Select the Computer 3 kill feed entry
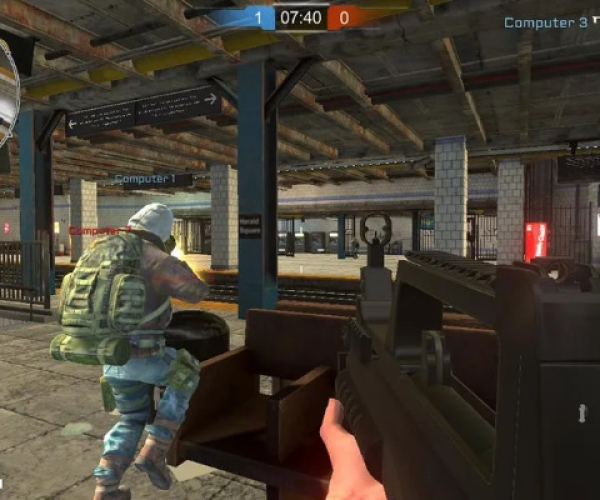 545,22
